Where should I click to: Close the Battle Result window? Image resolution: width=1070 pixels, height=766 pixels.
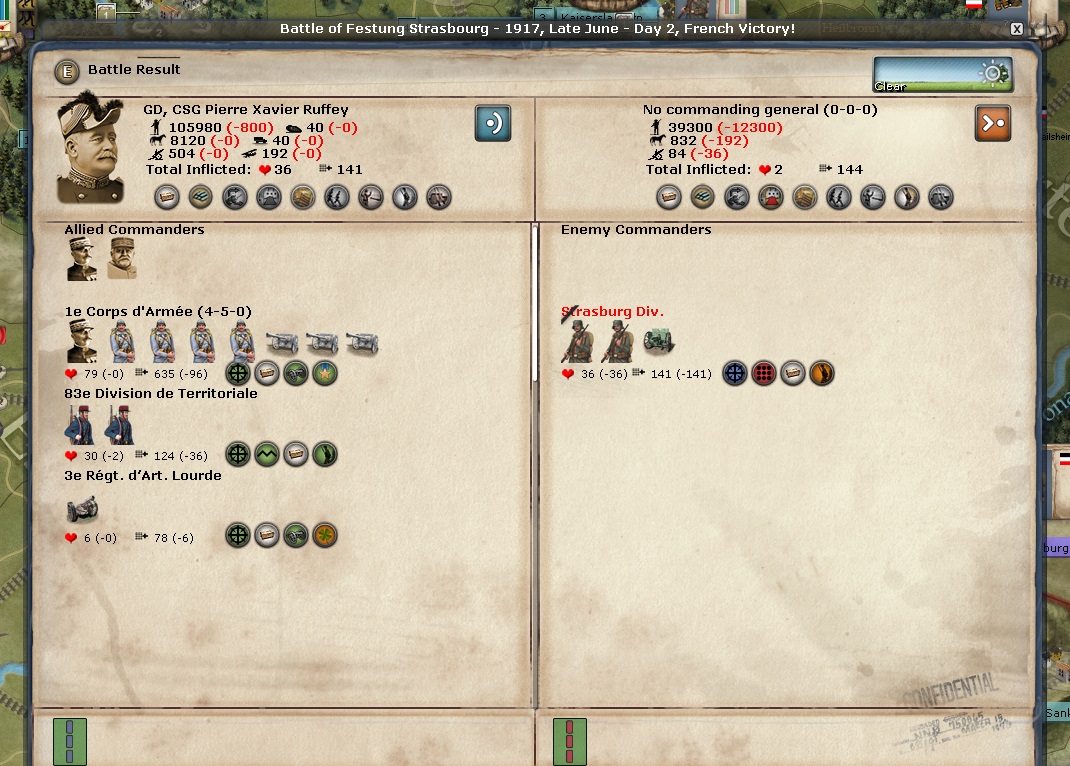1016,29
